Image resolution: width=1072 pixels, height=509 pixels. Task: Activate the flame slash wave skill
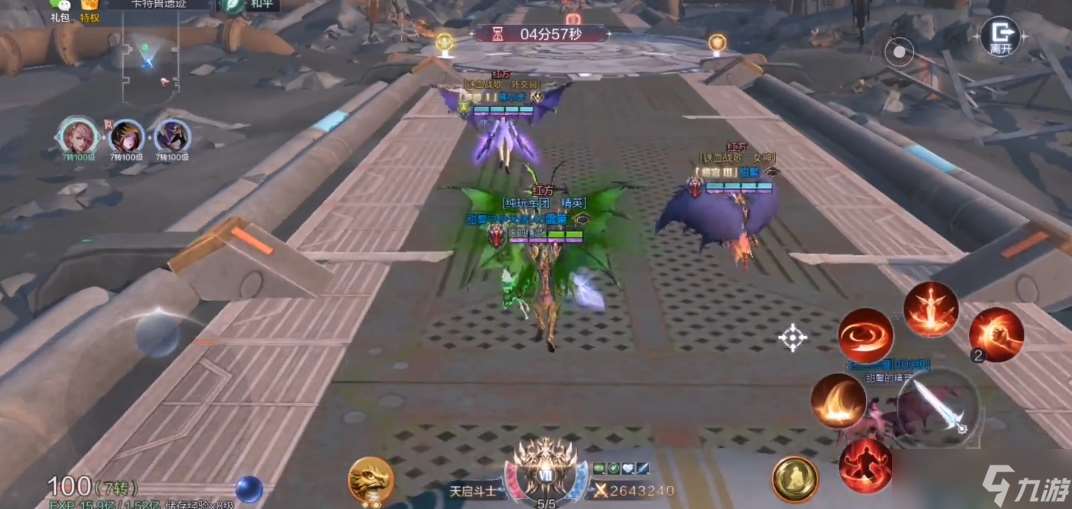(838, 401)
